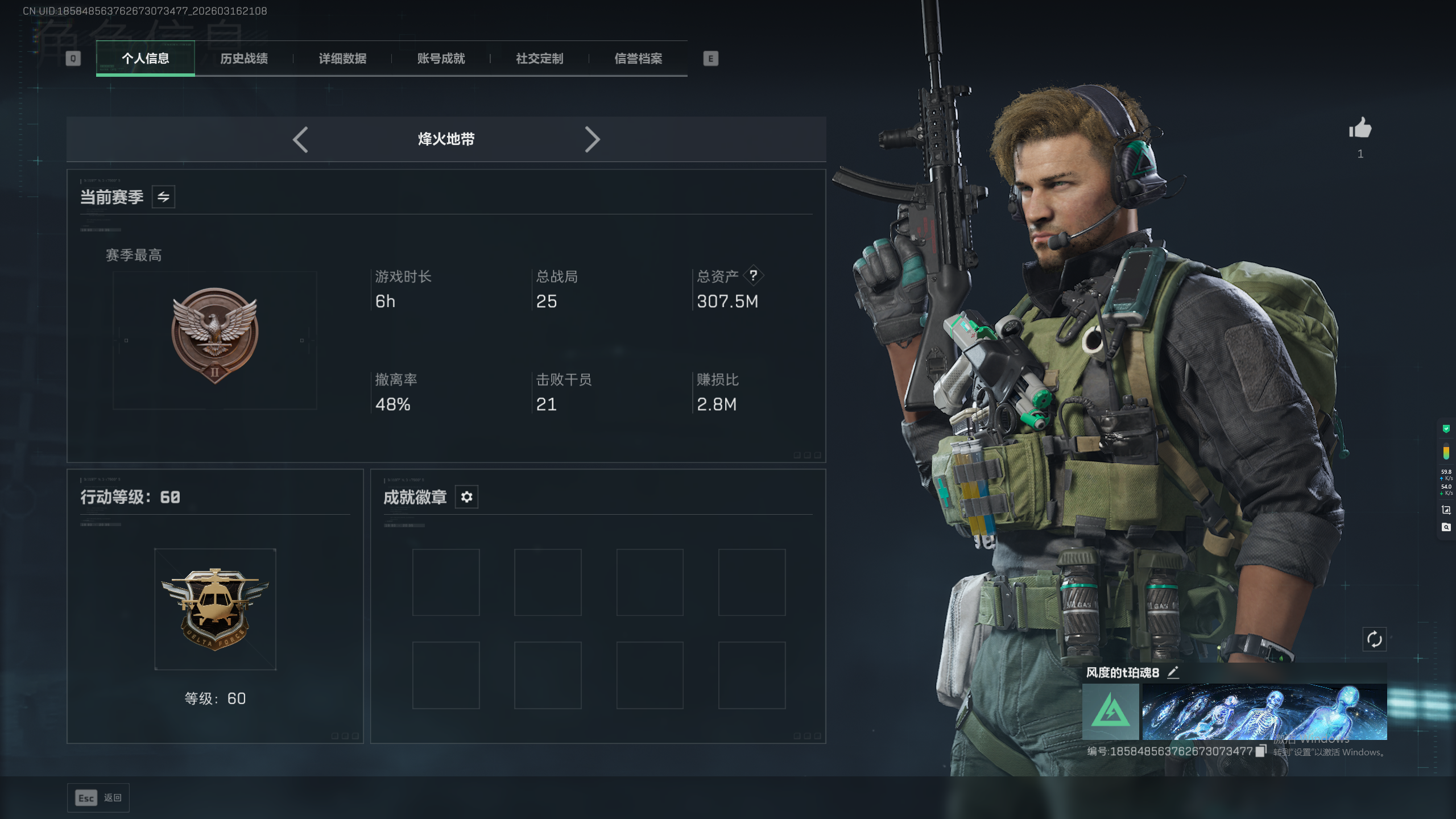Viewport: 1456px width, 819px height.
Task: Open the 历史战绩 tab
Action: click(244, 59)
